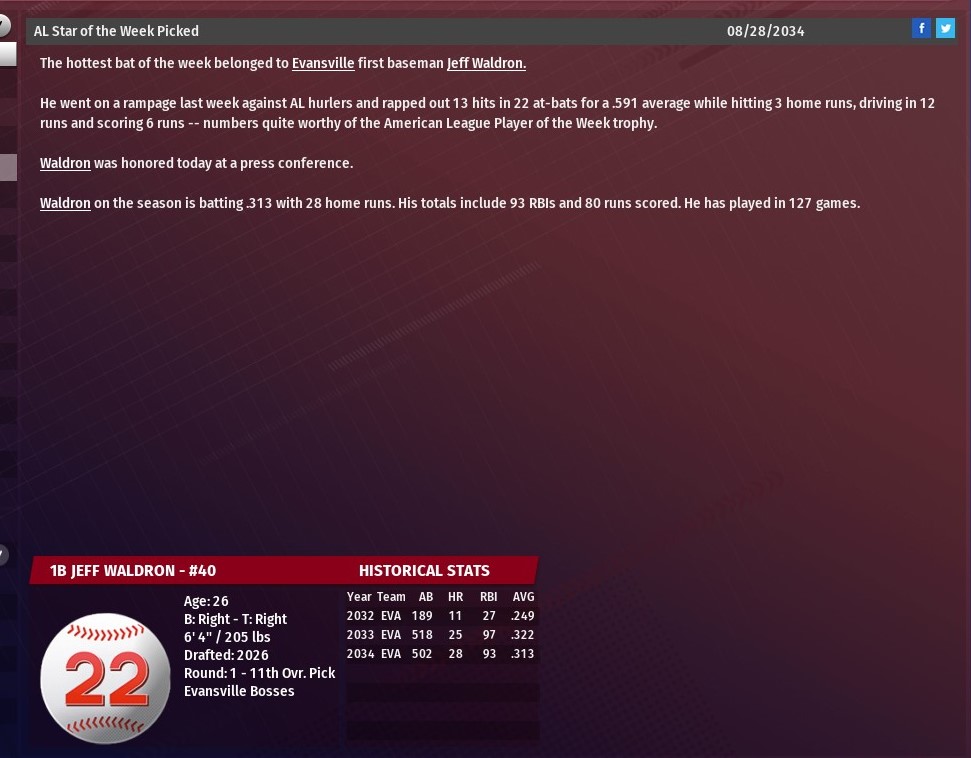This screenshot has width=971, height=758.
Task: Click the Waldron link before 'was honored today'
Action: [x=65, y=163]
